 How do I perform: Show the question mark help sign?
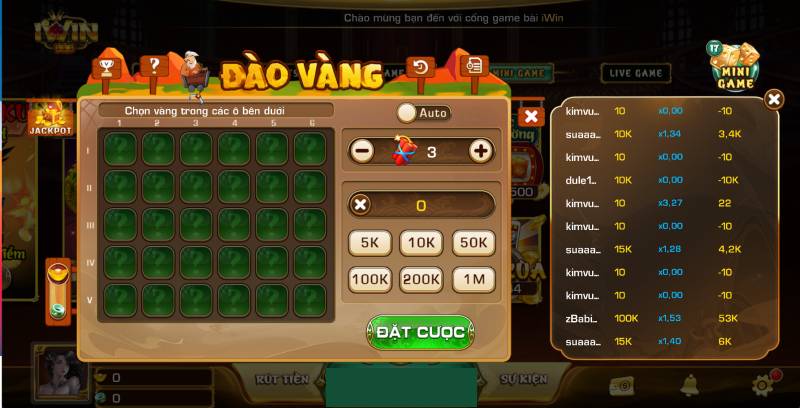[153, 66]
